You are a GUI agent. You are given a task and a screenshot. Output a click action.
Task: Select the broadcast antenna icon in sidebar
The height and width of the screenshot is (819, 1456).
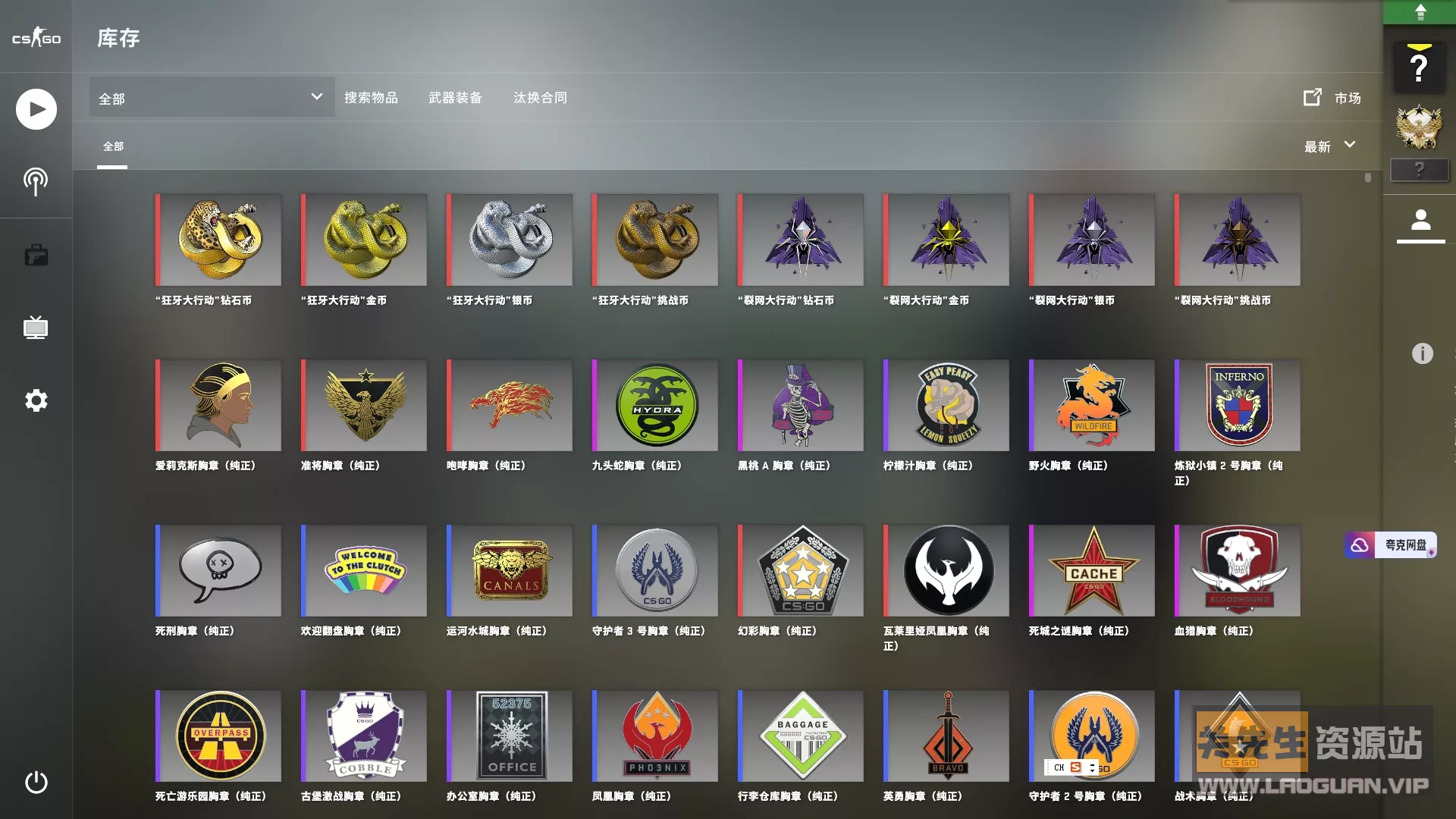click(36, 181)
